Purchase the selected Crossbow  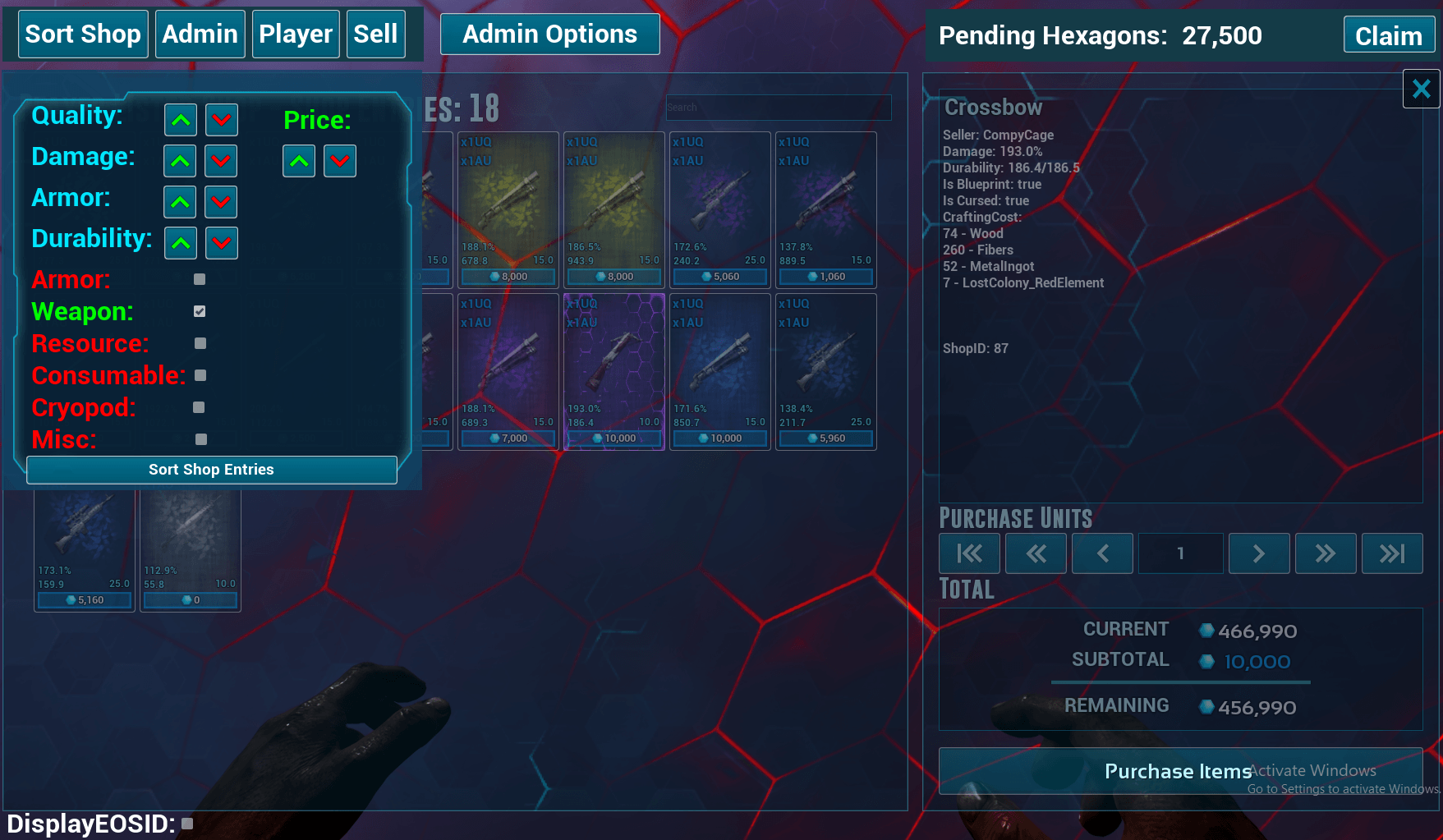pyautogui.click(x=1179, y=771)
